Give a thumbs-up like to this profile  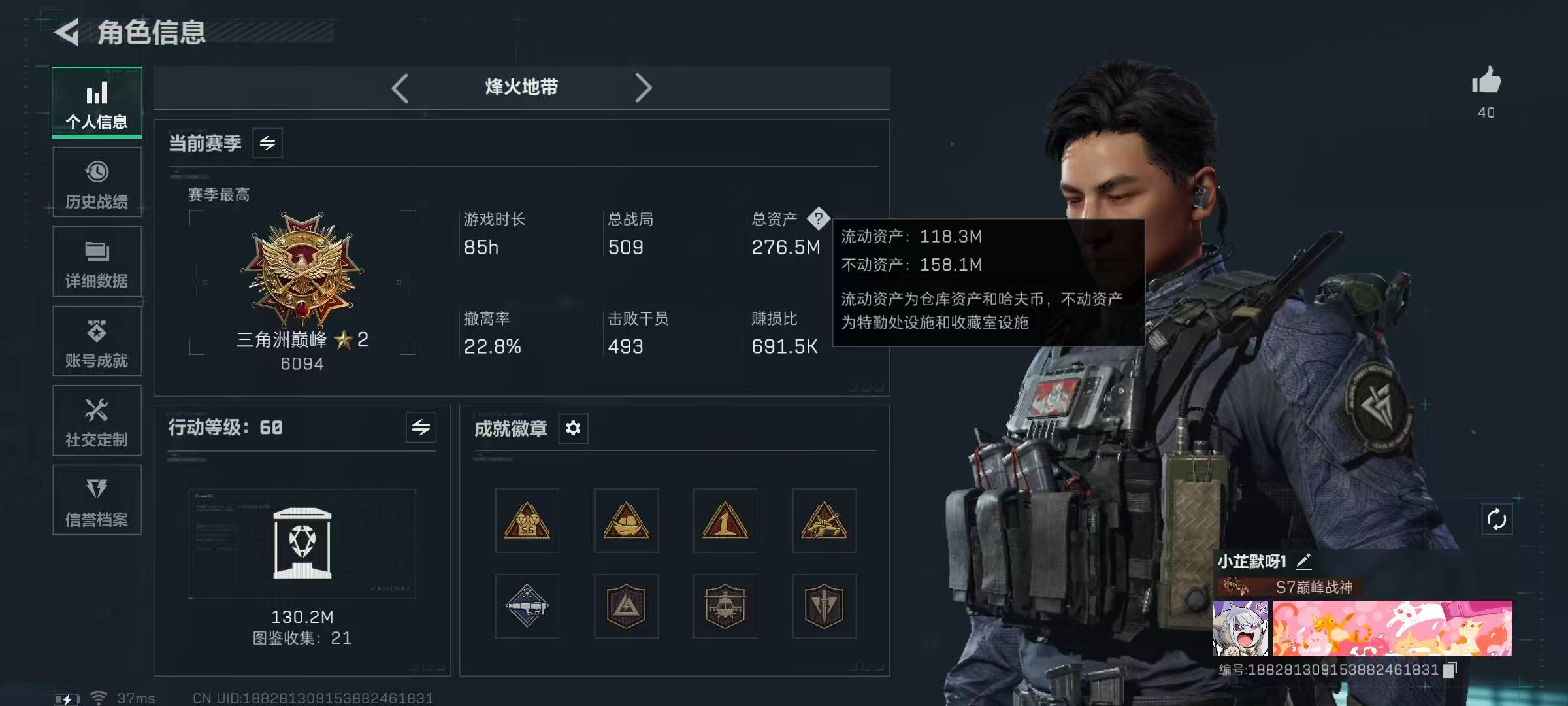click(1486, 82)
